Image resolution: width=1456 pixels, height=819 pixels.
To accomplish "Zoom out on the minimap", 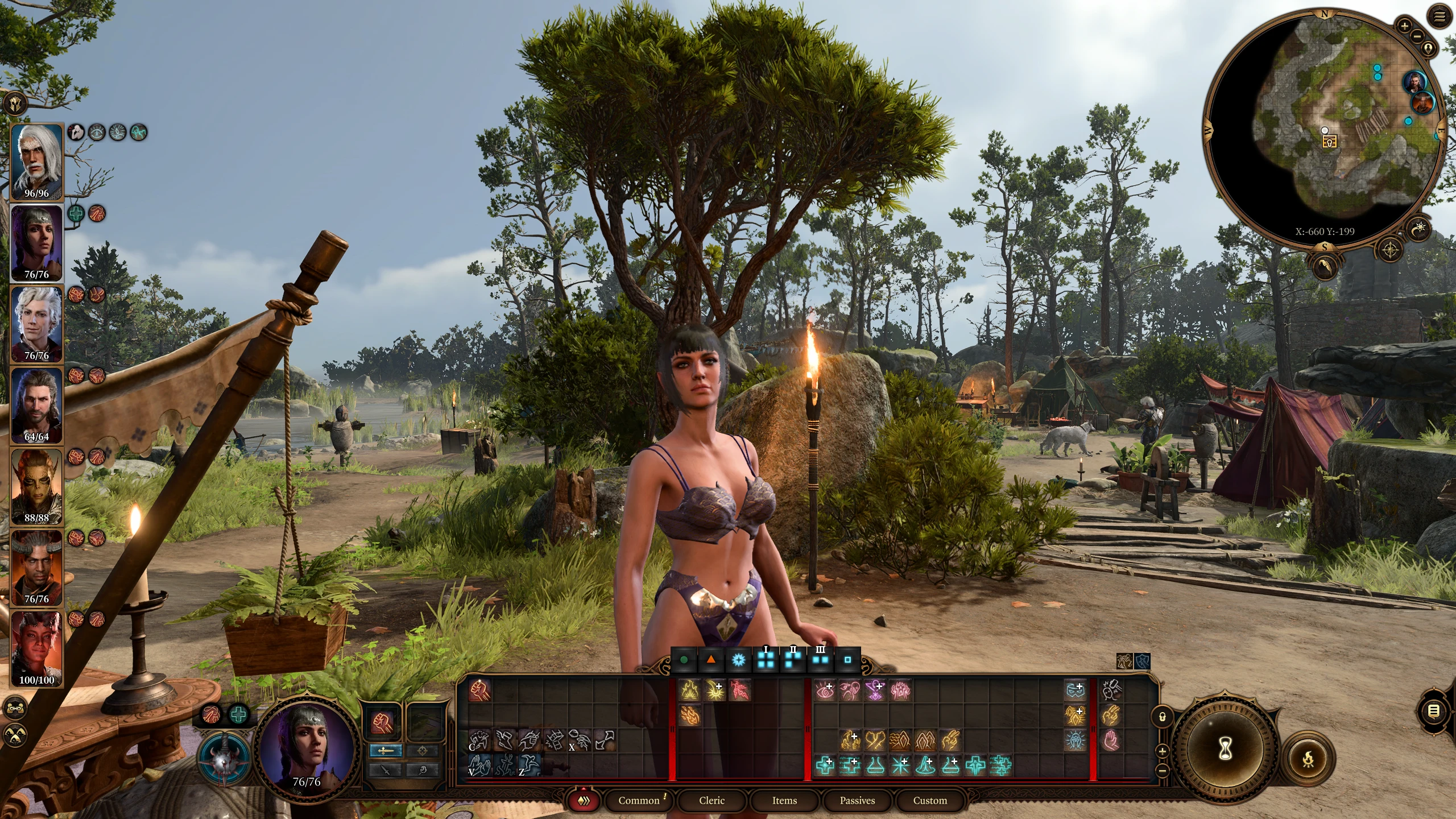I will point(1417,35).
